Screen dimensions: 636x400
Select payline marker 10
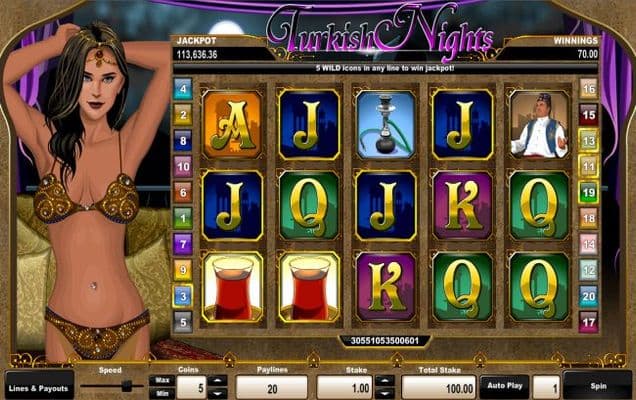pyautogui.click(x=183, y=166)
